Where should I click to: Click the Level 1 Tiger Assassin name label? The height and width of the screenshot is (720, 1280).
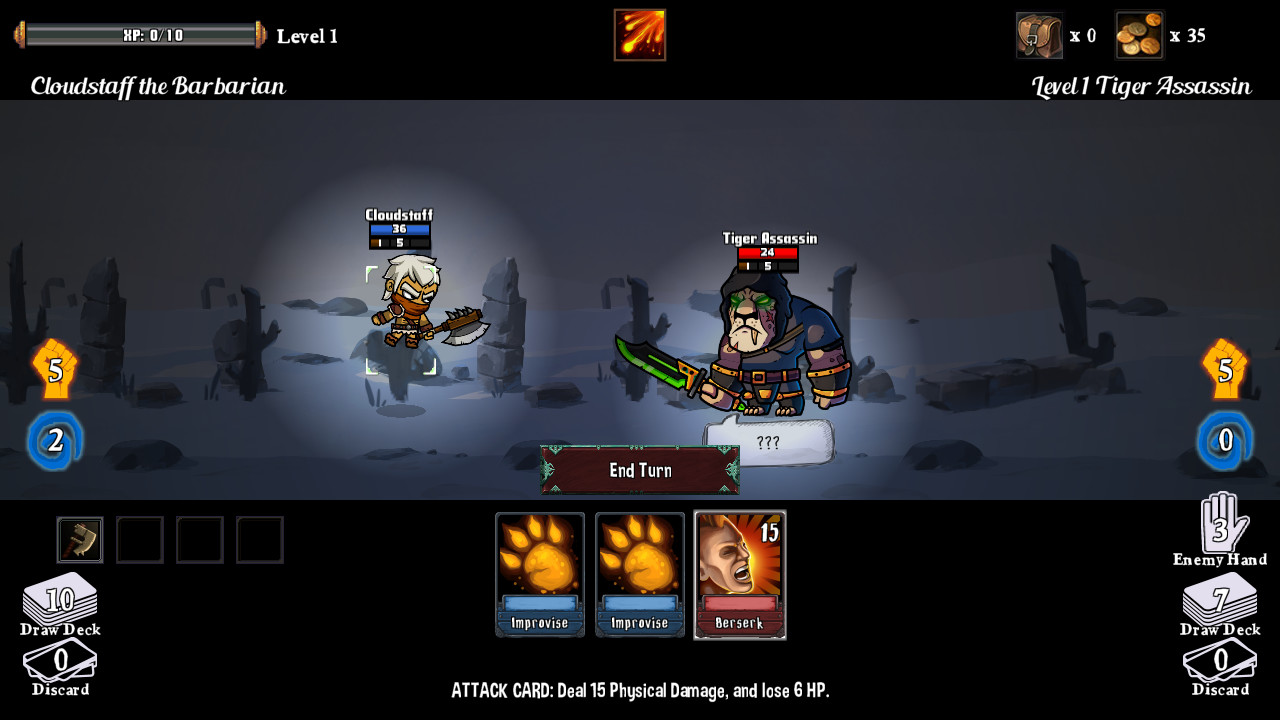tap(1140, 86)
